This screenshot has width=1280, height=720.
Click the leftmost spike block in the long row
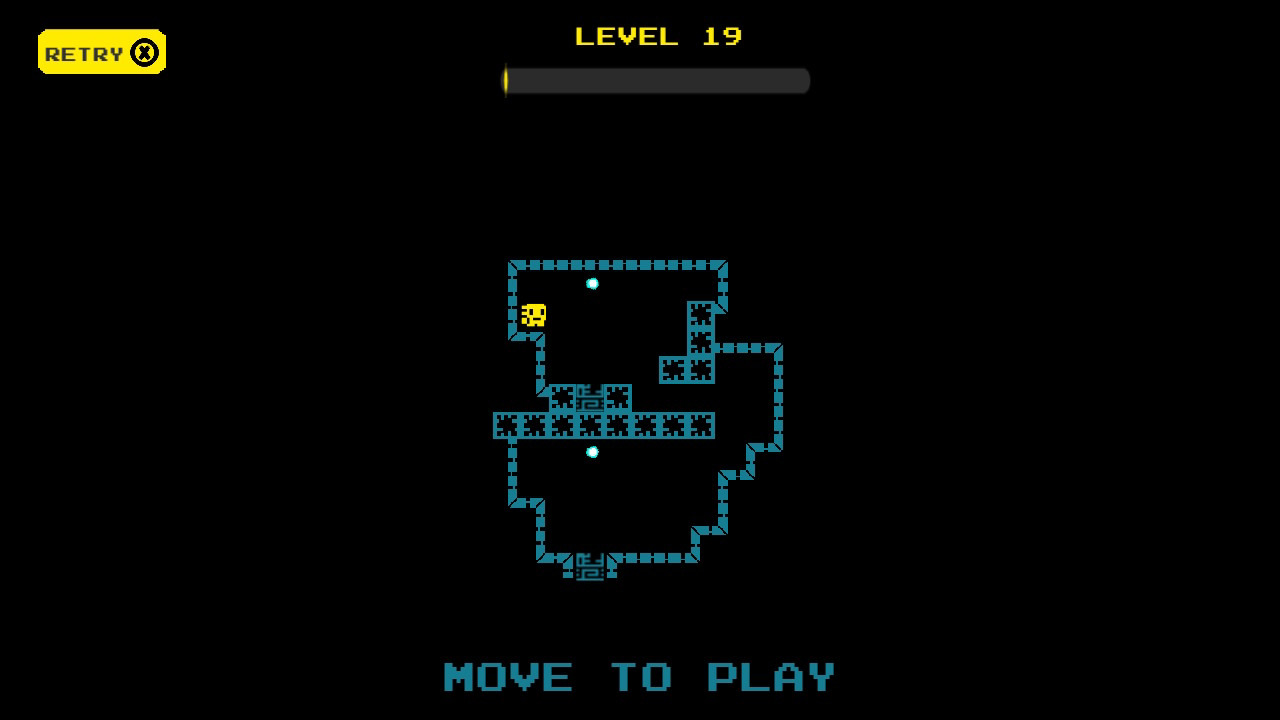click(507, 425)
